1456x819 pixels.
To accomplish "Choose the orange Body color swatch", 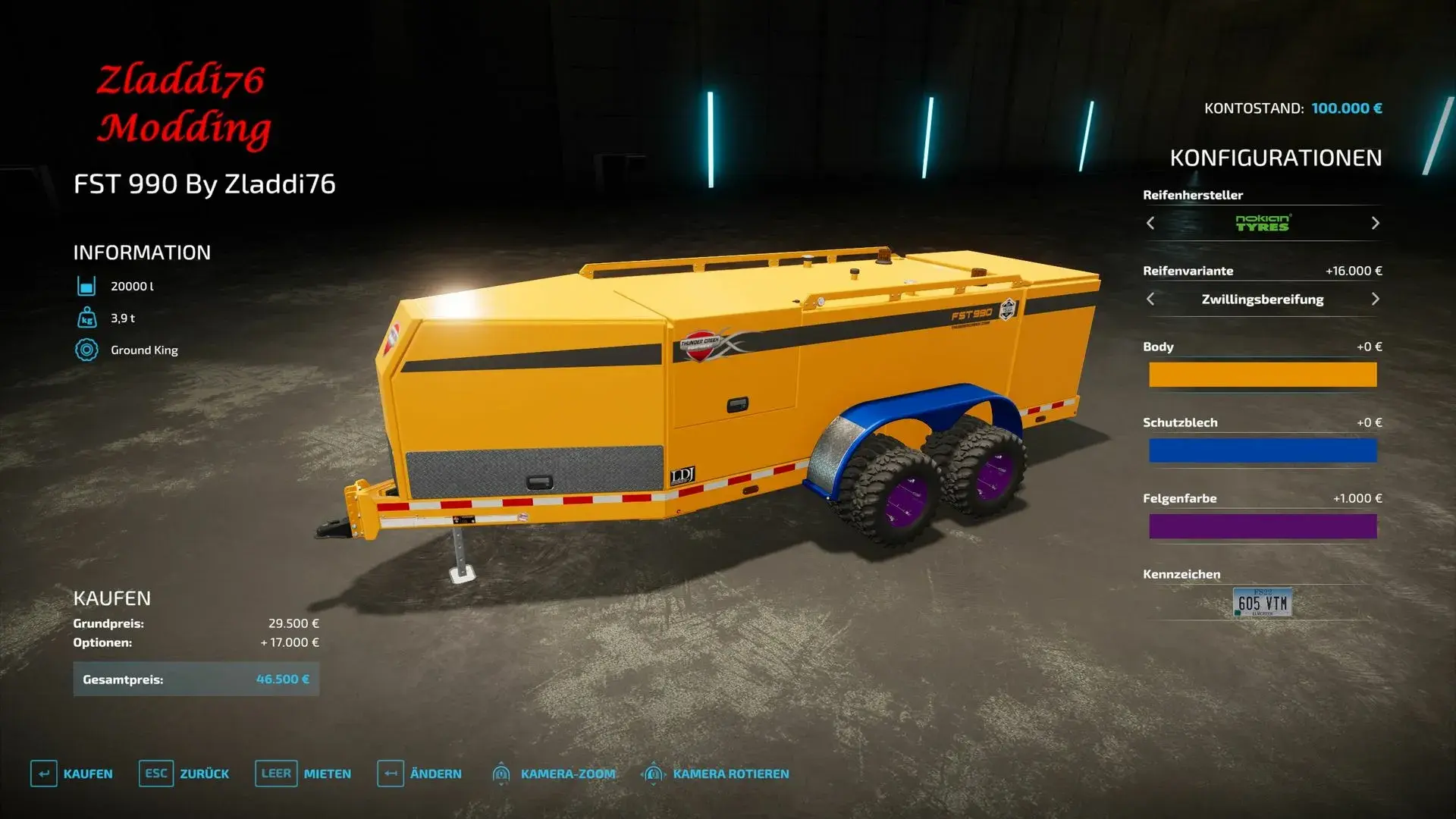I will click(x=1263, y=375).
